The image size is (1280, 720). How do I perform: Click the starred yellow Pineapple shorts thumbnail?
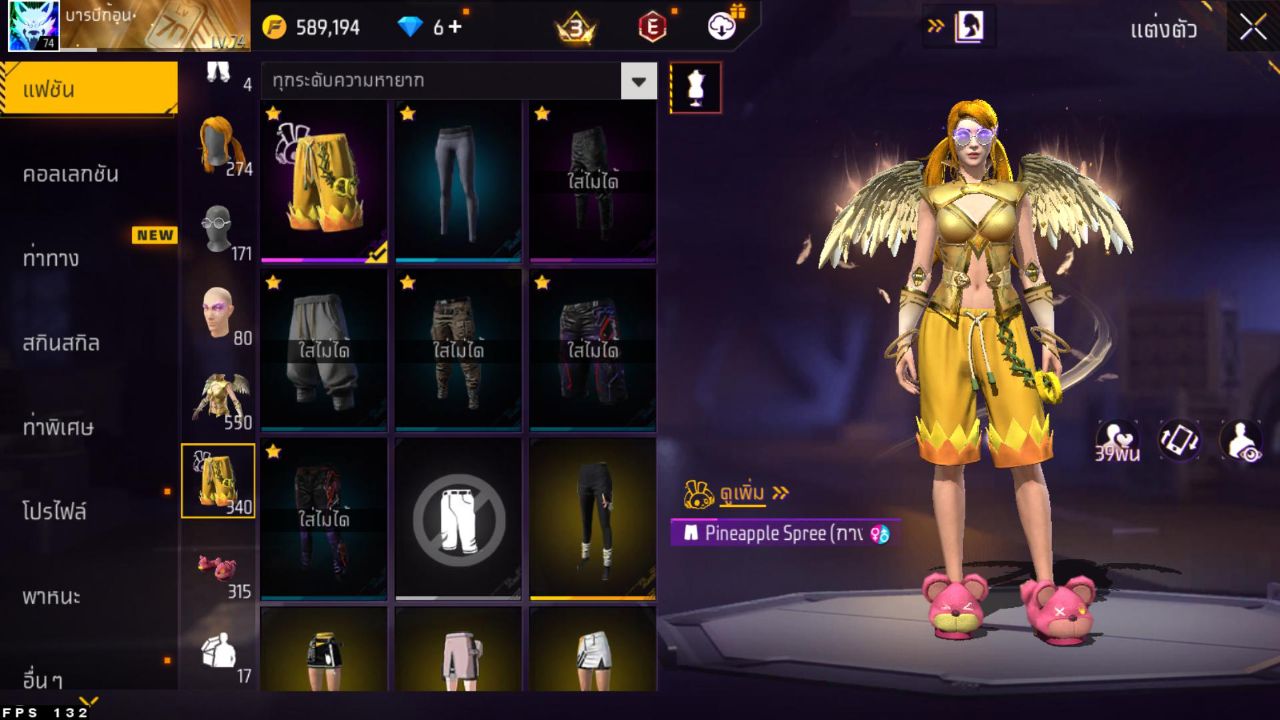coord(323,180)
